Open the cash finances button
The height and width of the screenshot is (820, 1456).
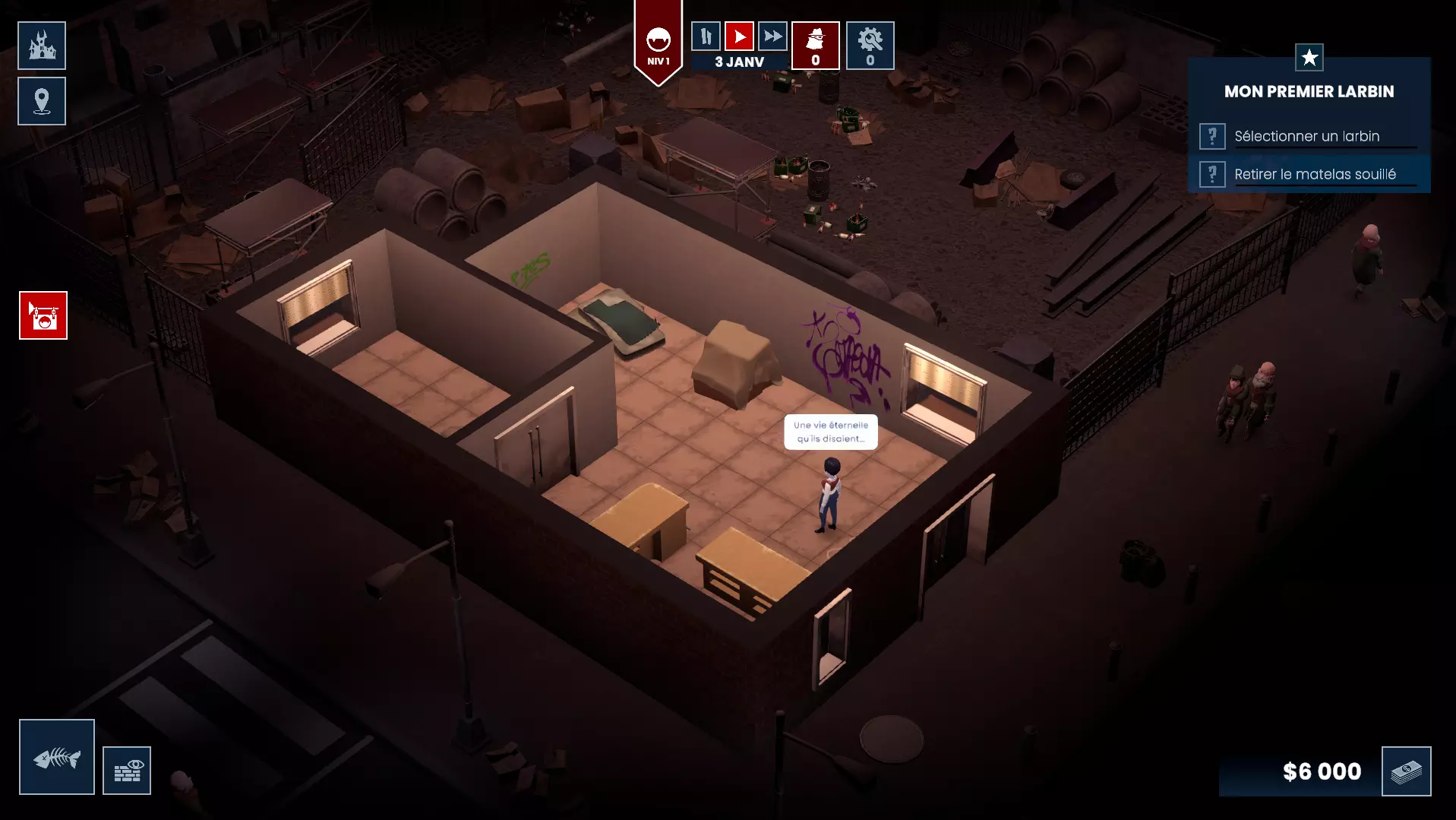click(x=1406, y=771)
